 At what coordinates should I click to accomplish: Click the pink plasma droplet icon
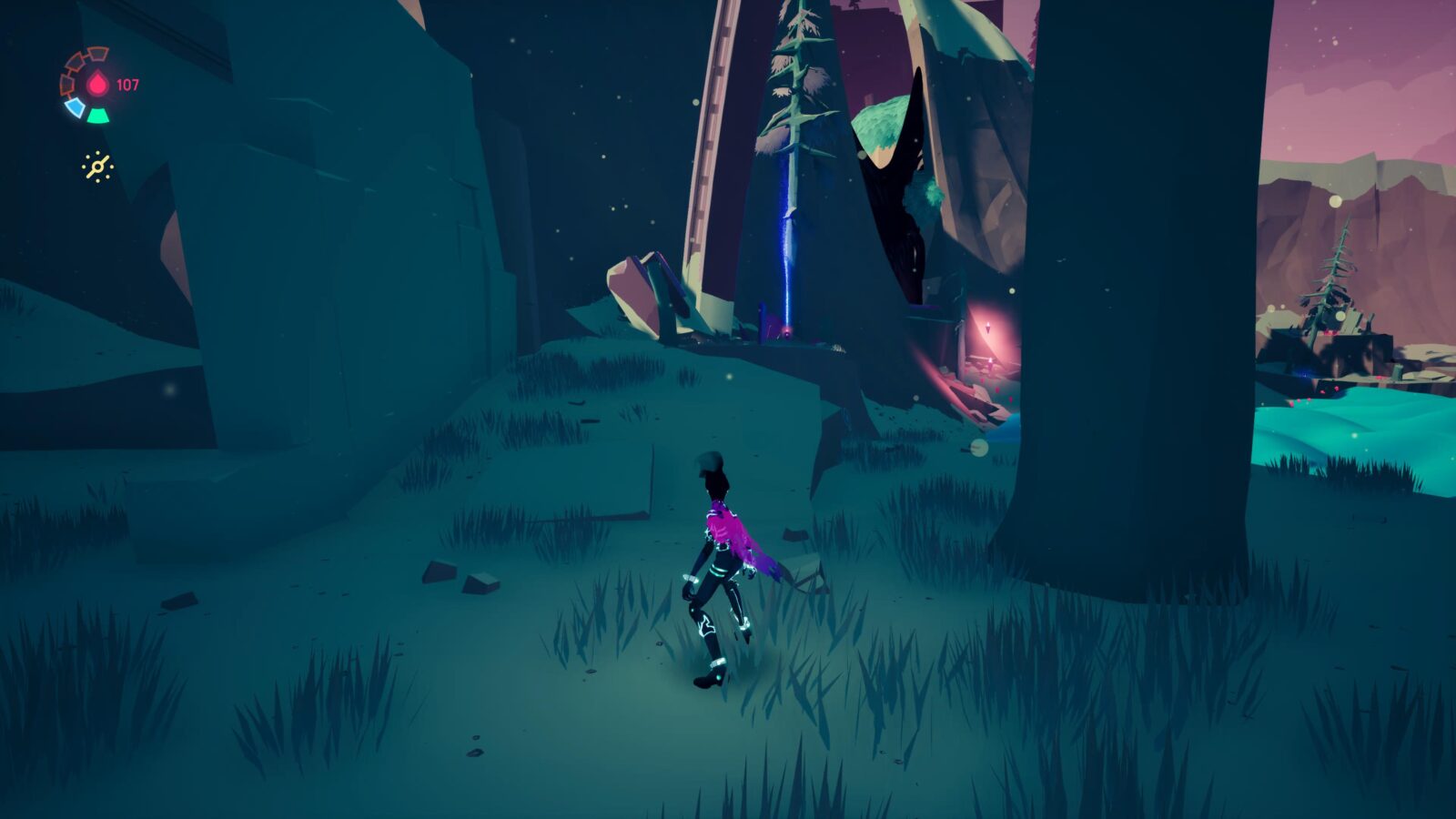pos(97,82)
